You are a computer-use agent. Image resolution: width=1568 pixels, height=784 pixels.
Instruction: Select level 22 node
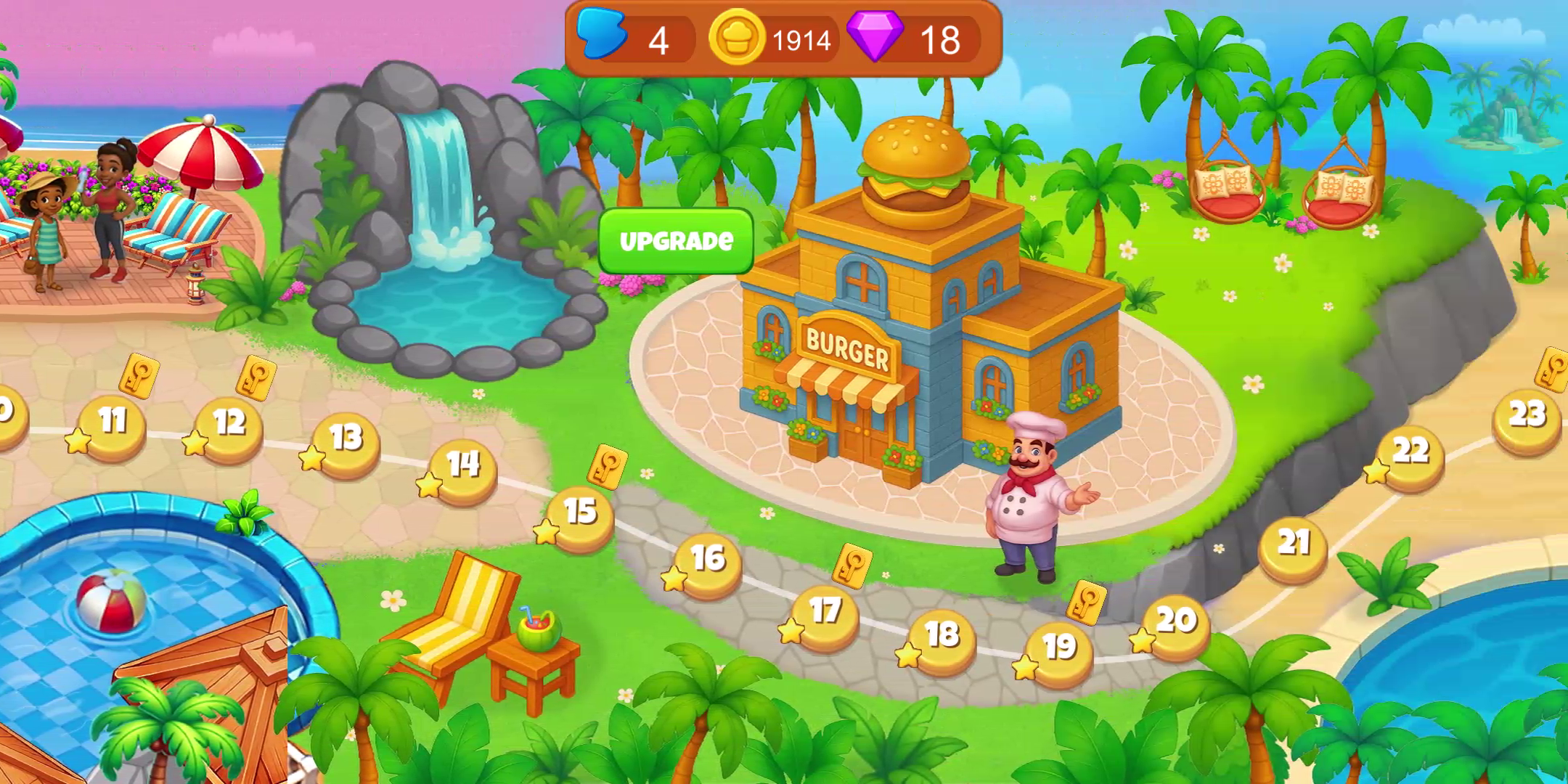pyautogui.click(x=1410, y=454)
